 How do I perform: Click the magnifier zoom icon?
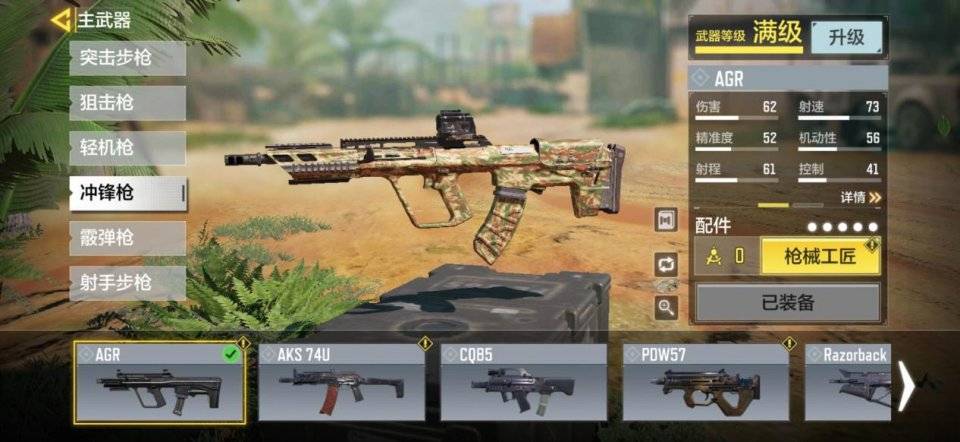pos(666,308)
